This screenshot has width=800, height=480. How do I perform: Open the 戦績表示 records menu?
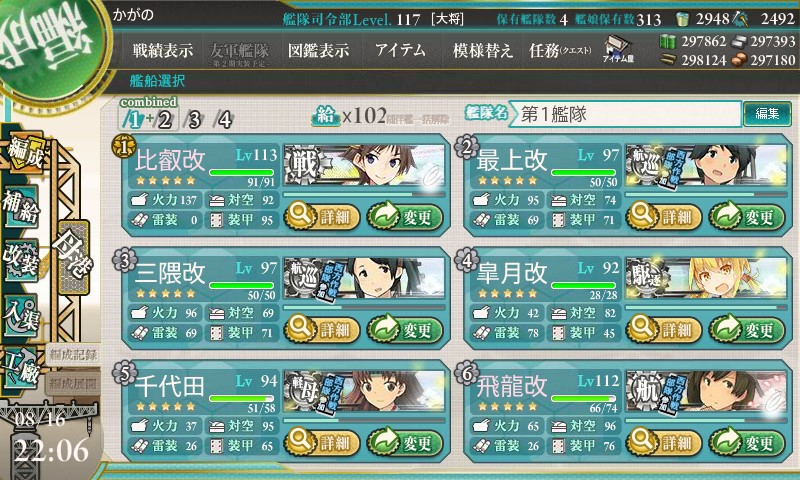(x=163, y=51)
